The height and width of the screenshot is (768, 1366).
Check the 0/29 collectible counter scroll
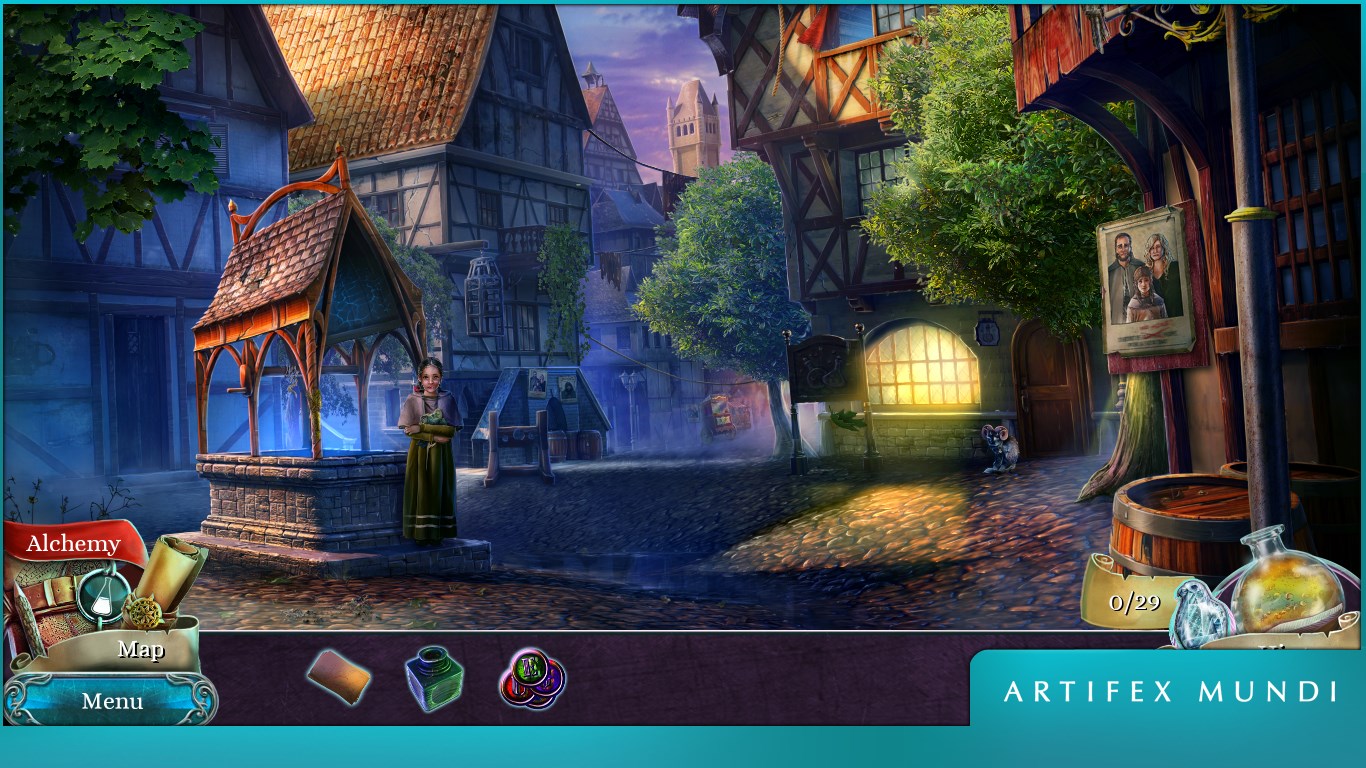click(x=1135, y=600)
